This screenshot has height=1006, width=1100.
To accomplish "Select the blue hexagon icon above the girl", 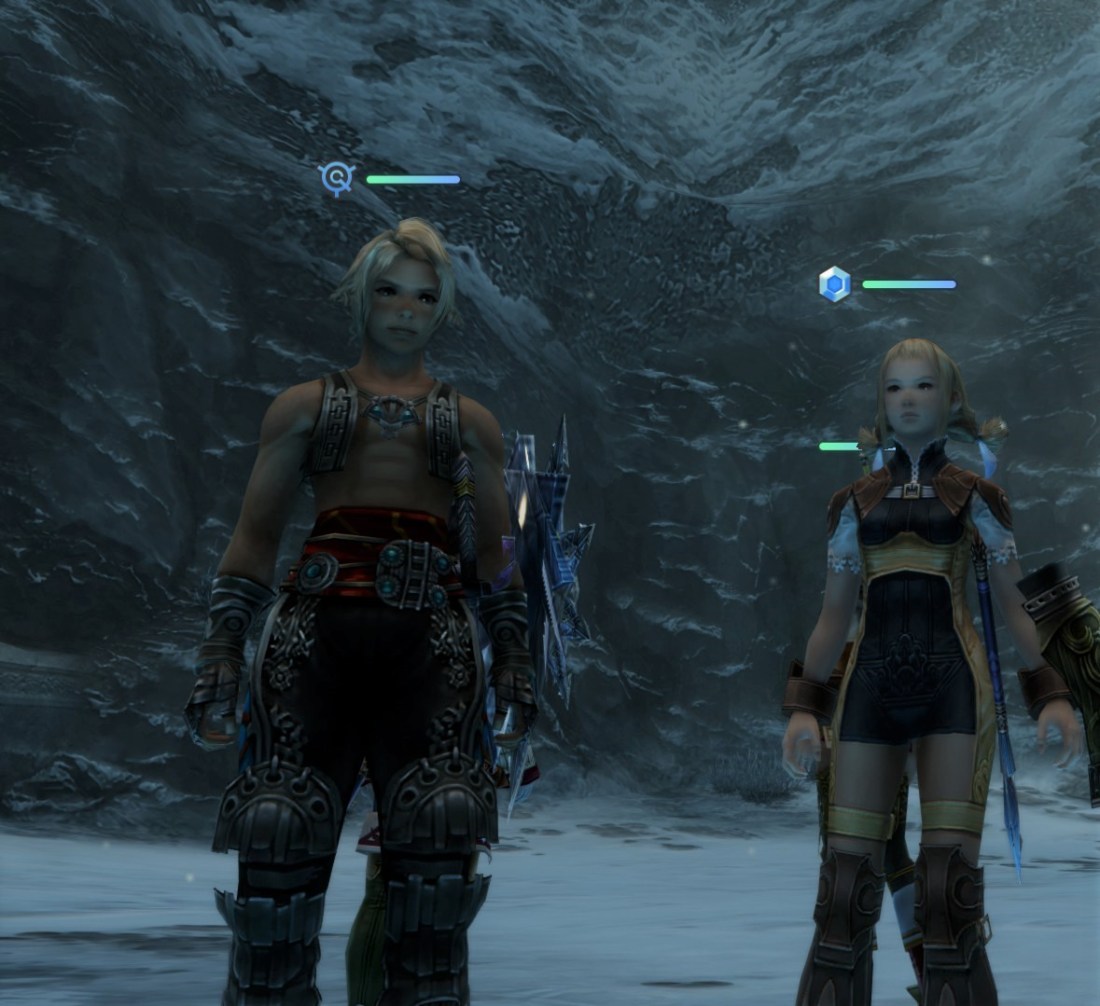I will [834, 284].
